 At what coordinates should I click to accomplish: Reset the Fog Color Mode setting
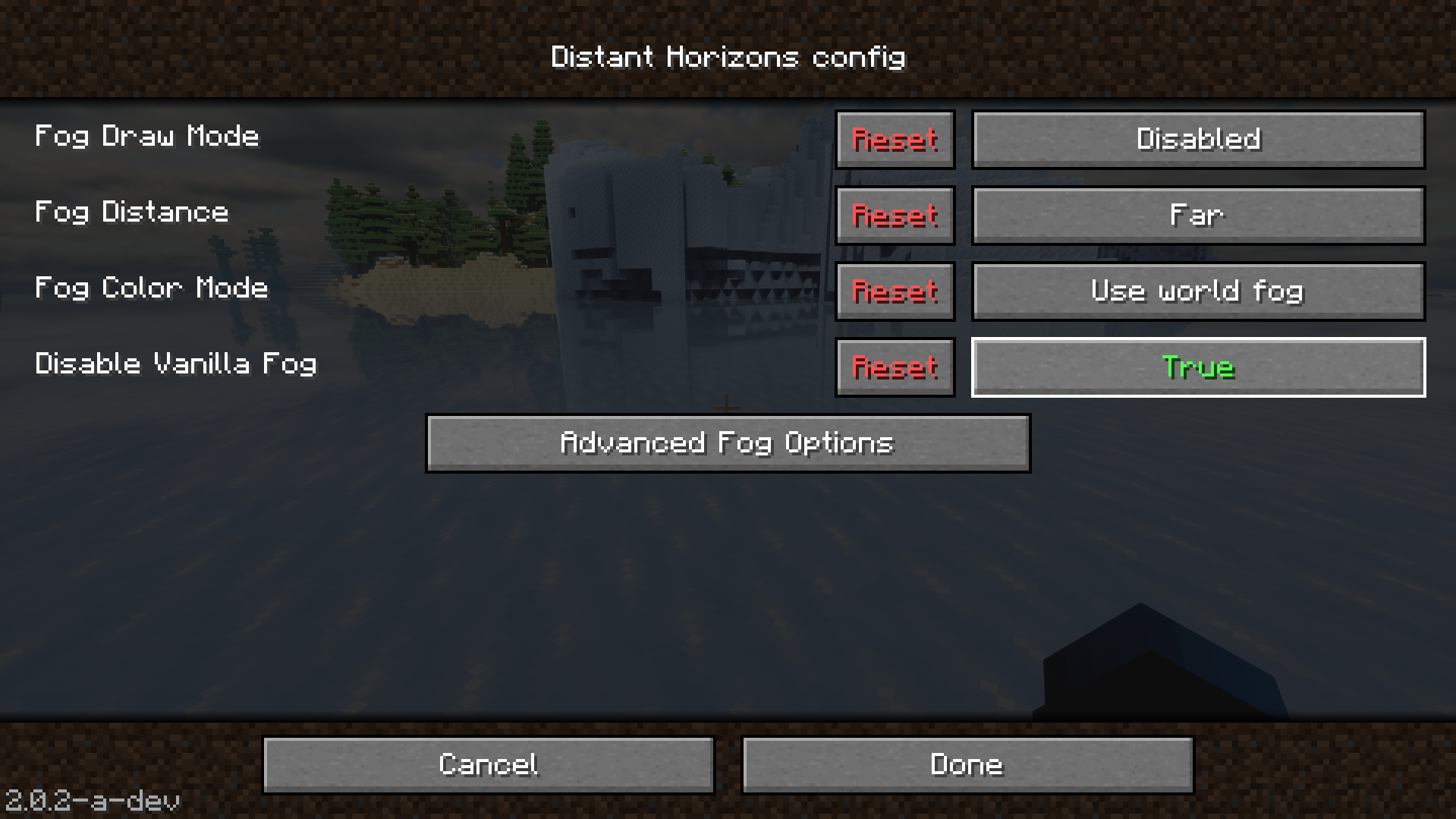tap(894, 291)
